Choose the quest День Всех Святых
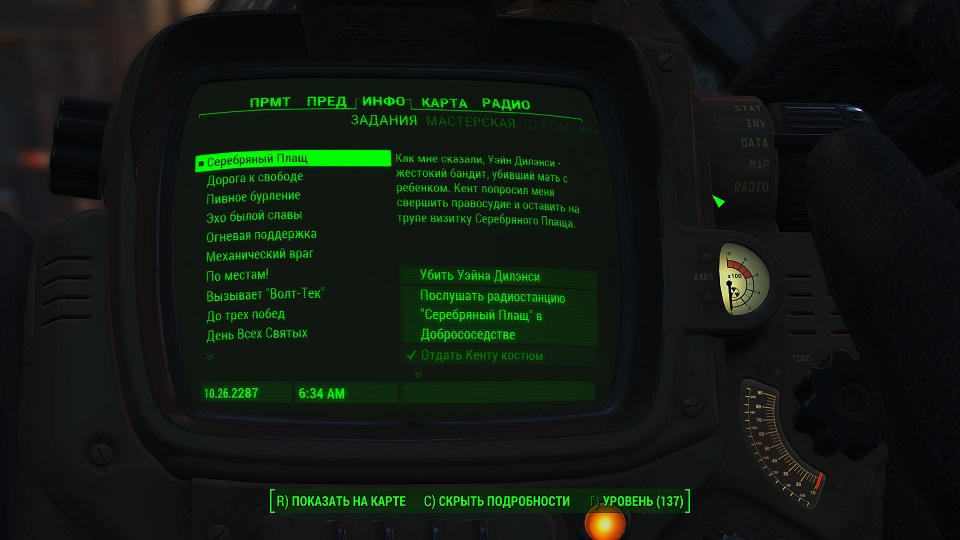The height and width of the screenshot is (540, 960). 256,333
